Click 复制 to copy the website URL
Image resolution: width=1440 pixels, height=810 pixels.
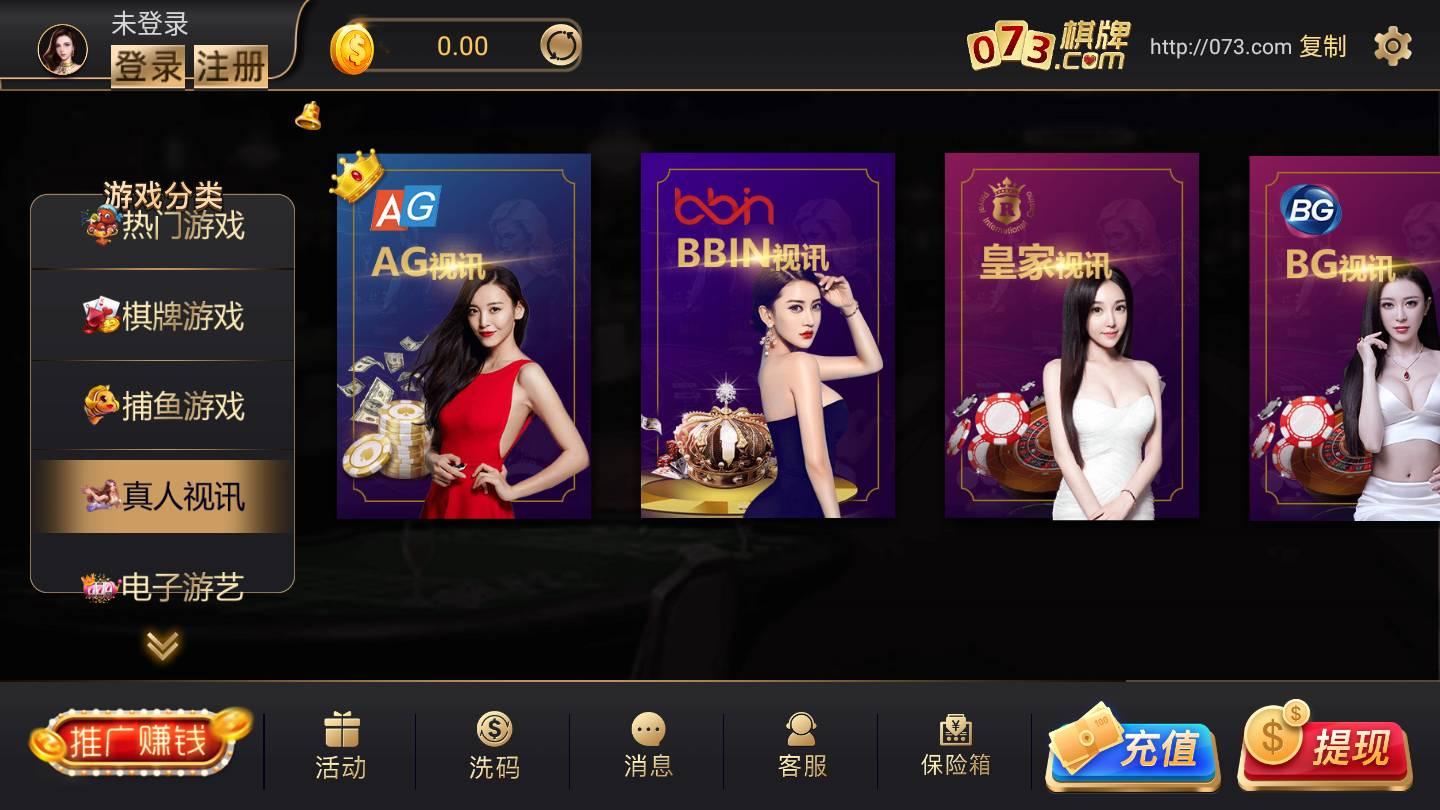(1322, 47)
